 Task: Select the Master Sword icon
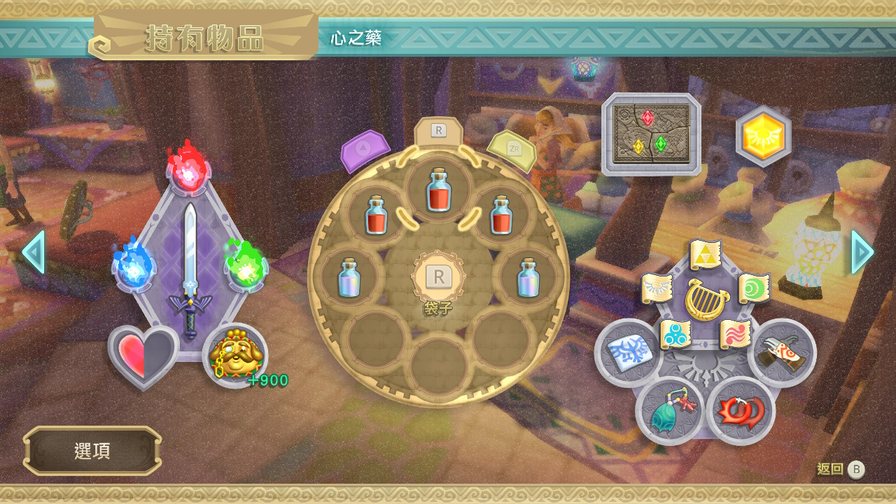[x=189, y=265]
